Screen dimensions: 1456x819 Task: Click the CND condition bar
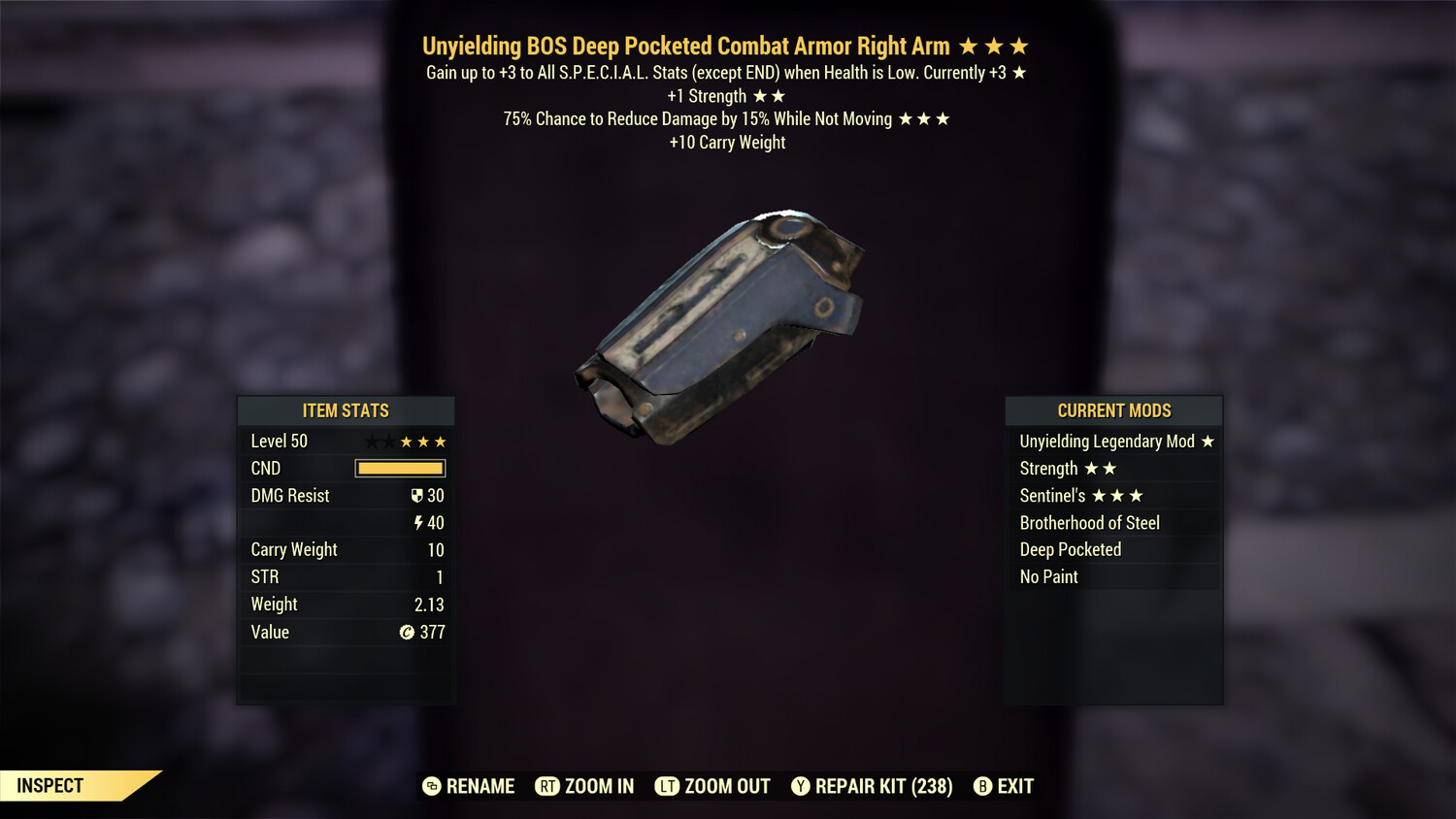(400, 468)
